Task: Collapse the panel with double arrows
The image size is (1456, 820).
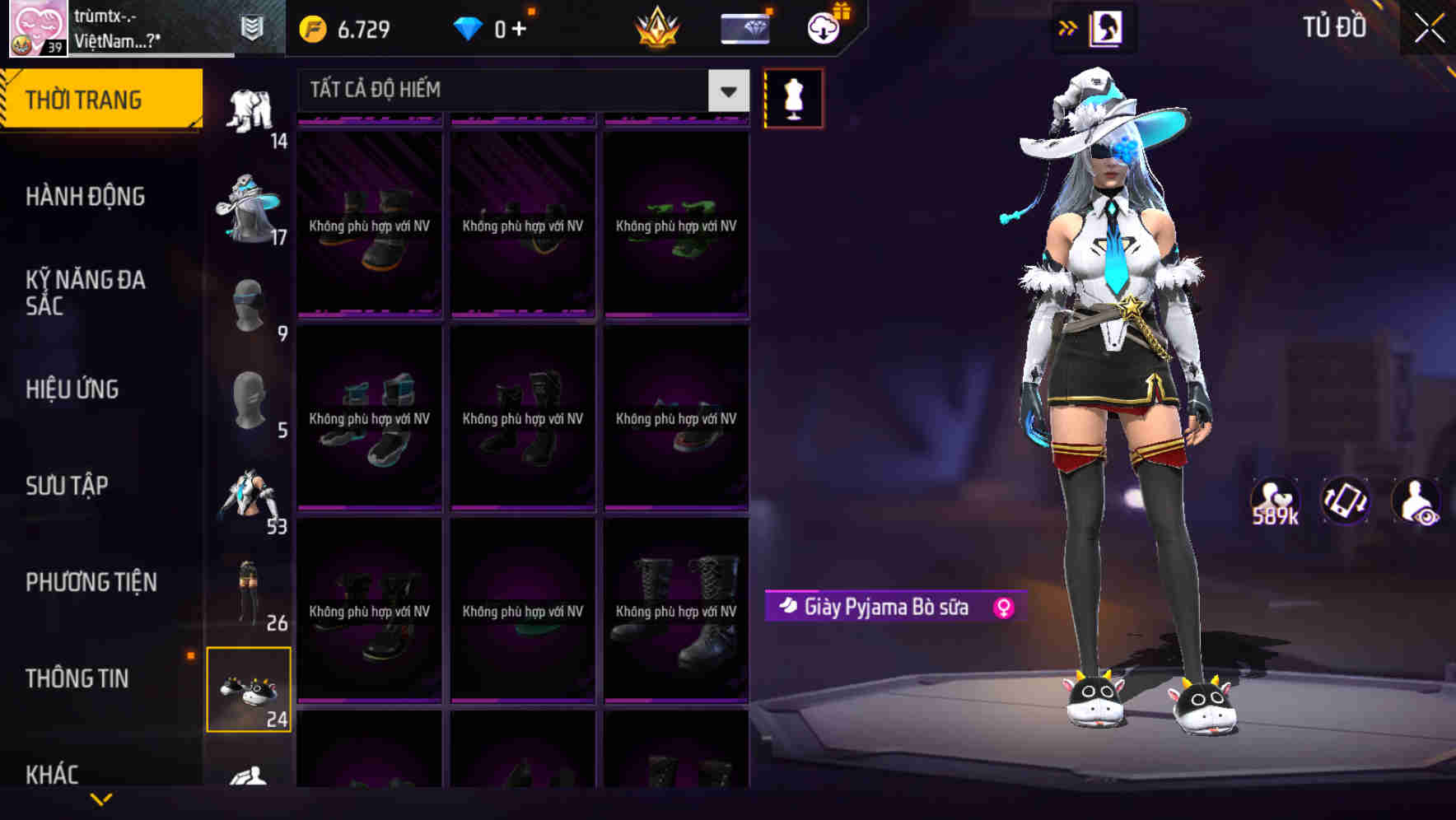Action: tap(1068, 27)
